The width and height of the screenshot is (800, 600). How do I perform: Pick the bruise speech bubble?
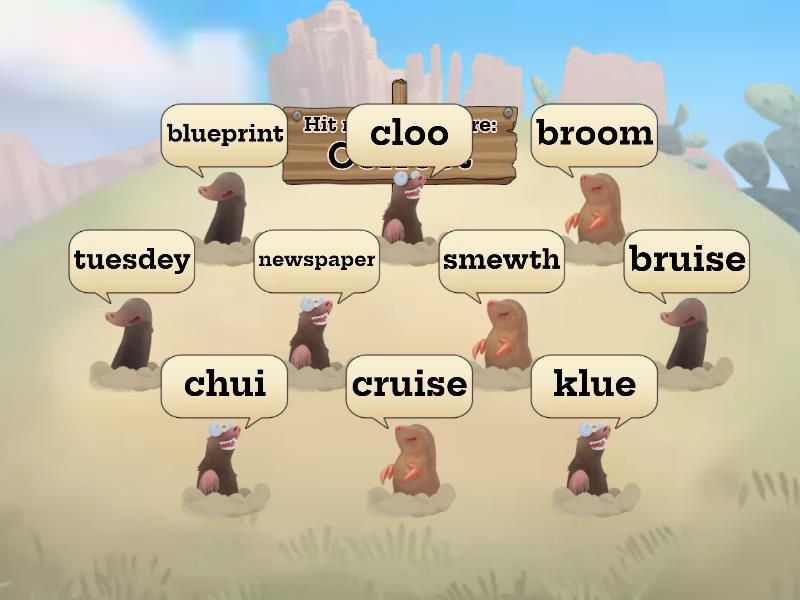coord(686,260)
